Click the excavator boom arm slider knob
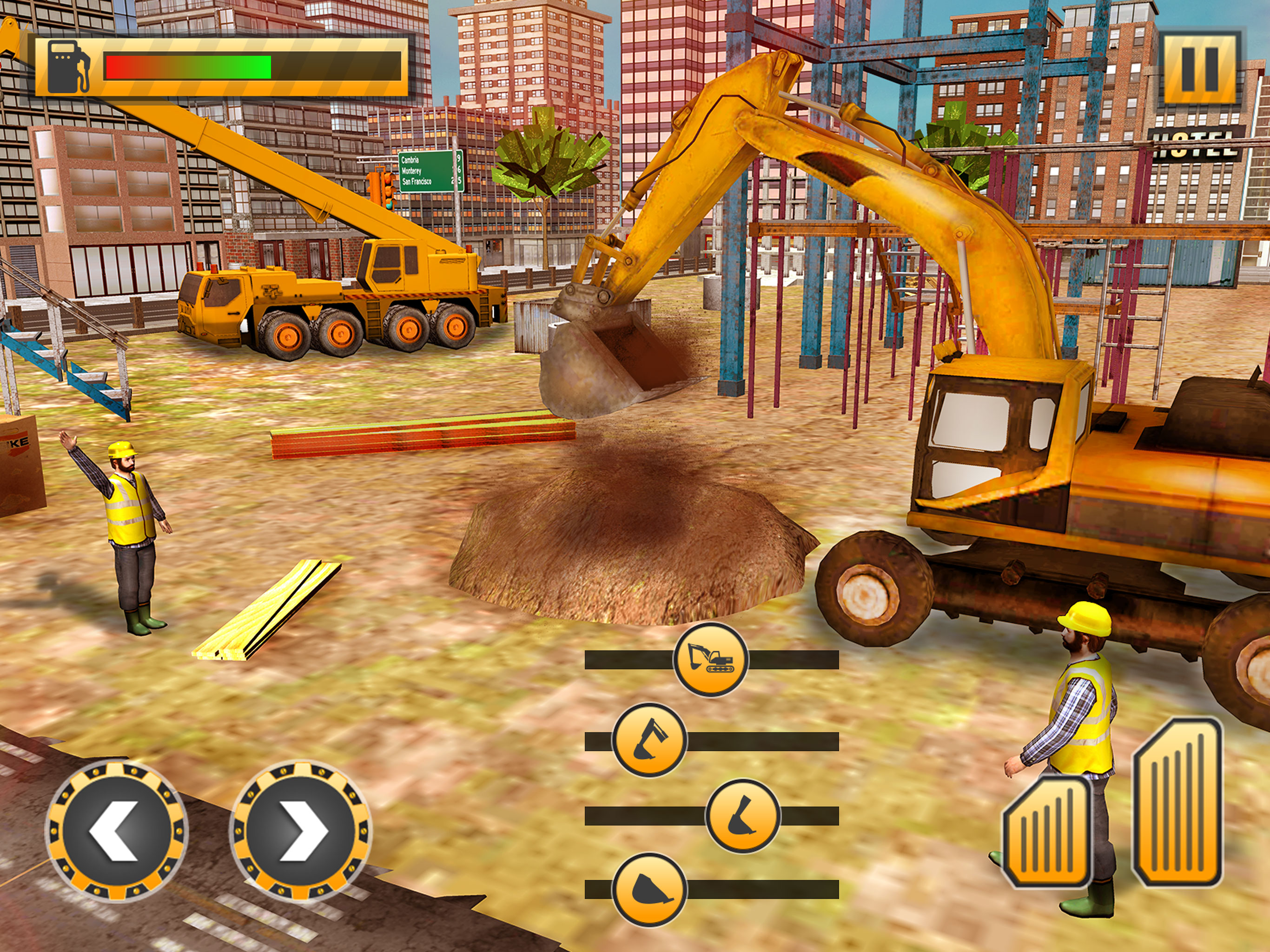Viewport: 1270px width, 952px height. [x=649, y=740]
